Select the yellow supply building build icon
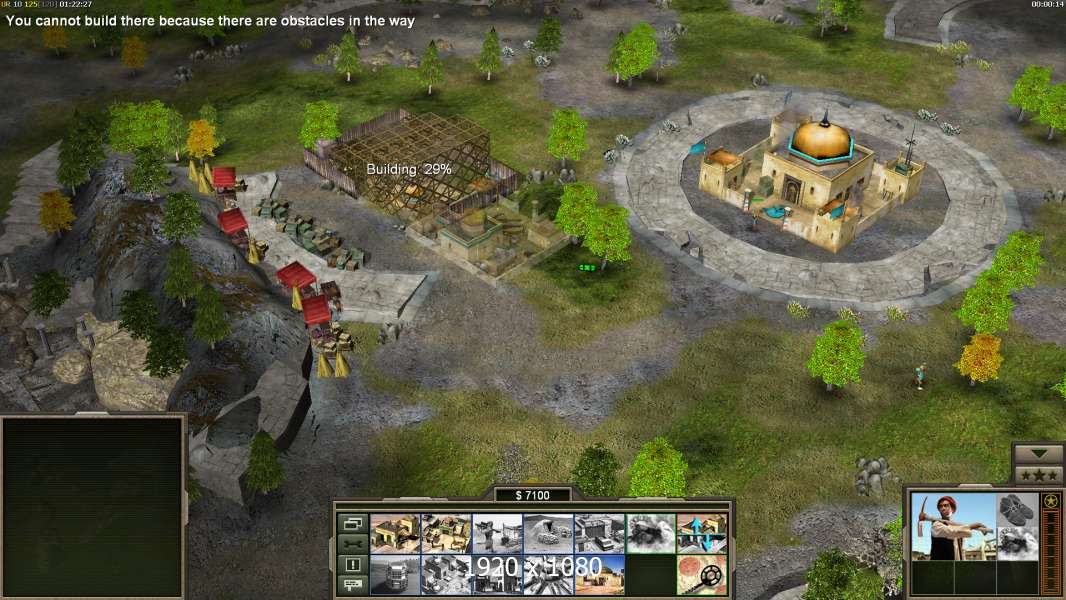Image resolution: width=1066 pixels, height=600 pixels. coord(395,534)
